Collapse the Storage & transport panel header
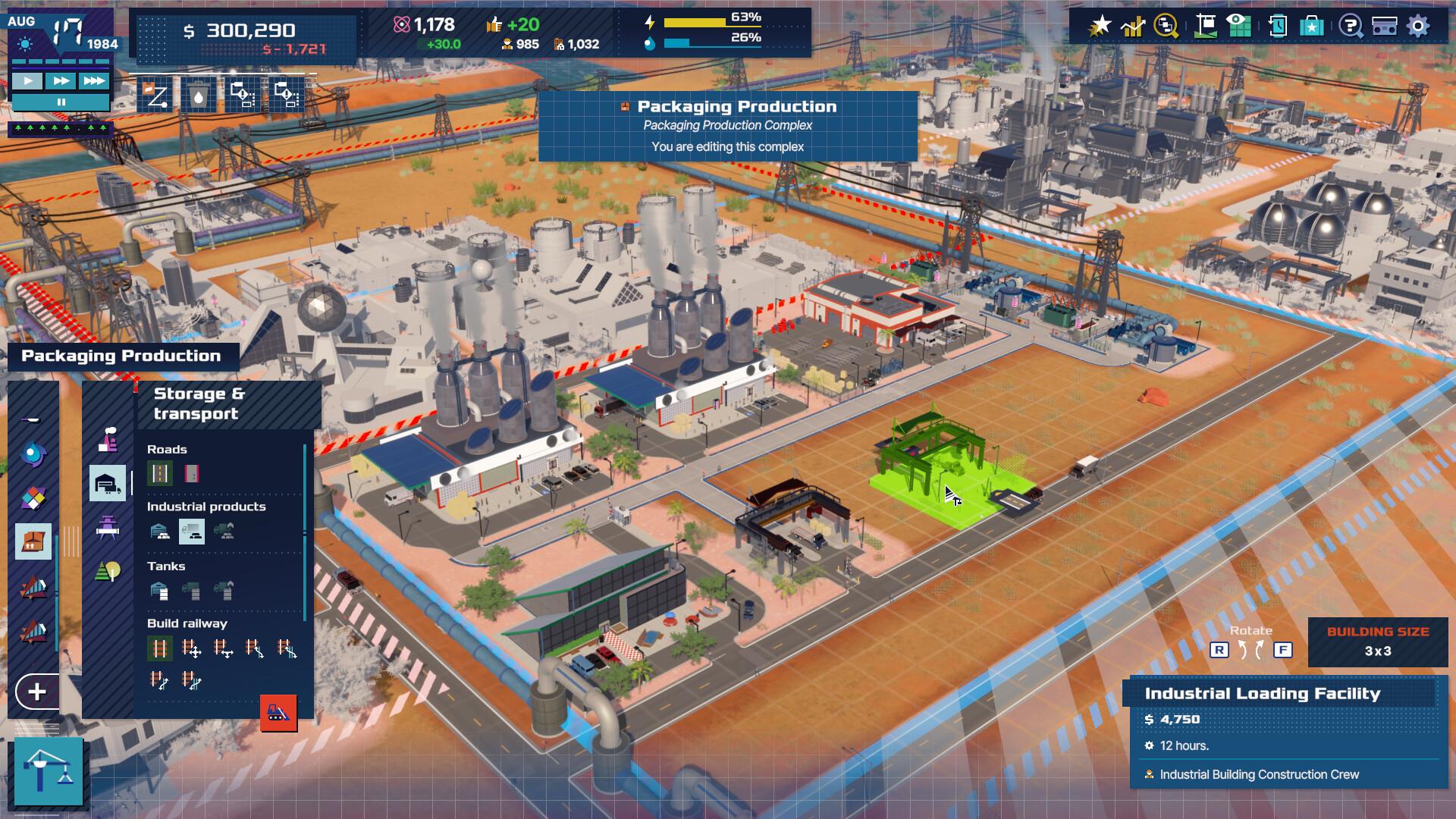This screenshot has width=1456, height=819. coord(198,402)
